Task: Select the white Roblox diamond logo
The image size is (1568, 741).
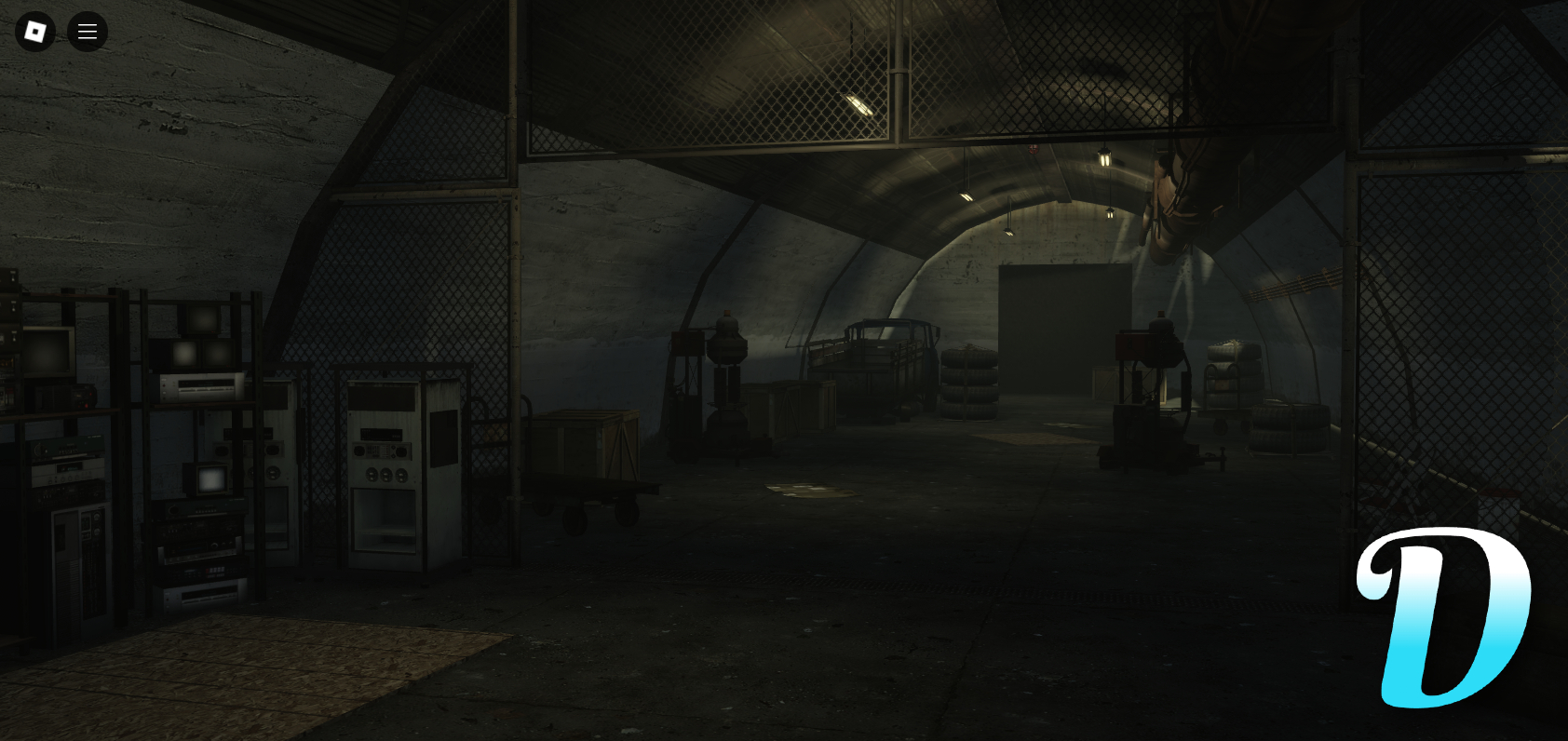Action: [35, 31]
